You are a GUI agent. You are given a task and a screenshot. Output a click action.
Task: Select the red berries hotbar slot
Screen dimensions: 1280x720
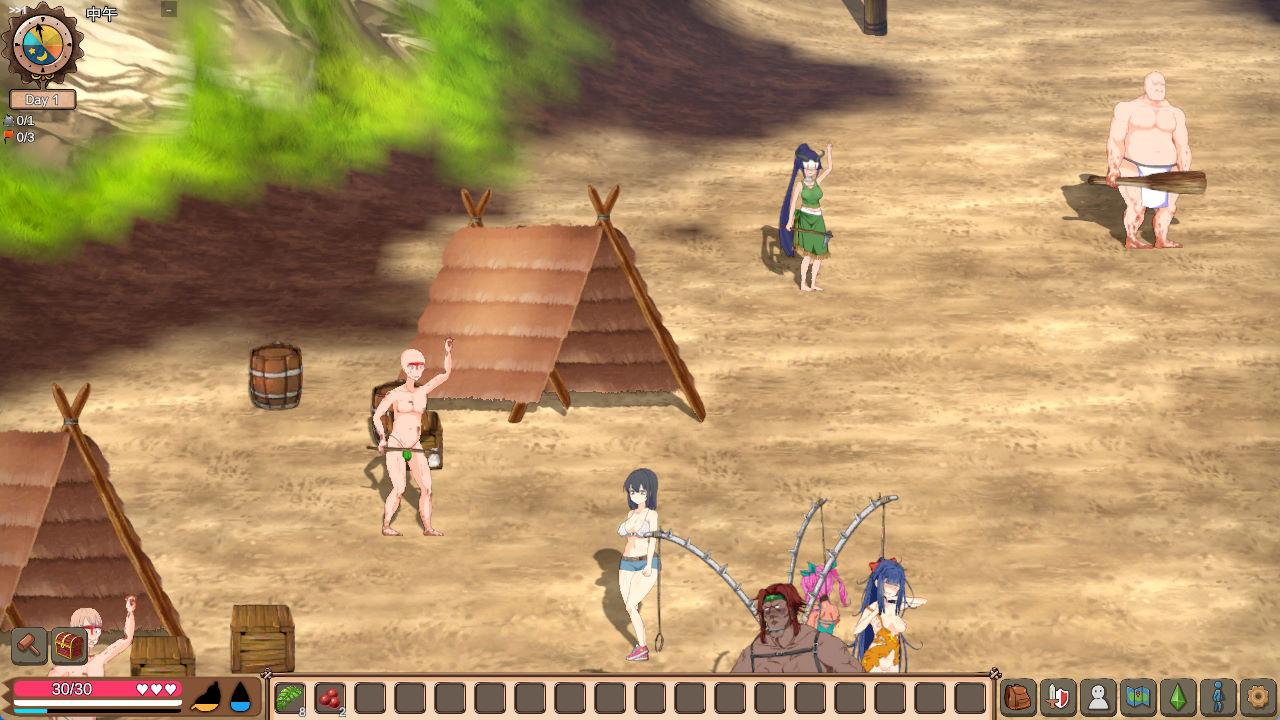pyautogui.click(x=330, y=697)
